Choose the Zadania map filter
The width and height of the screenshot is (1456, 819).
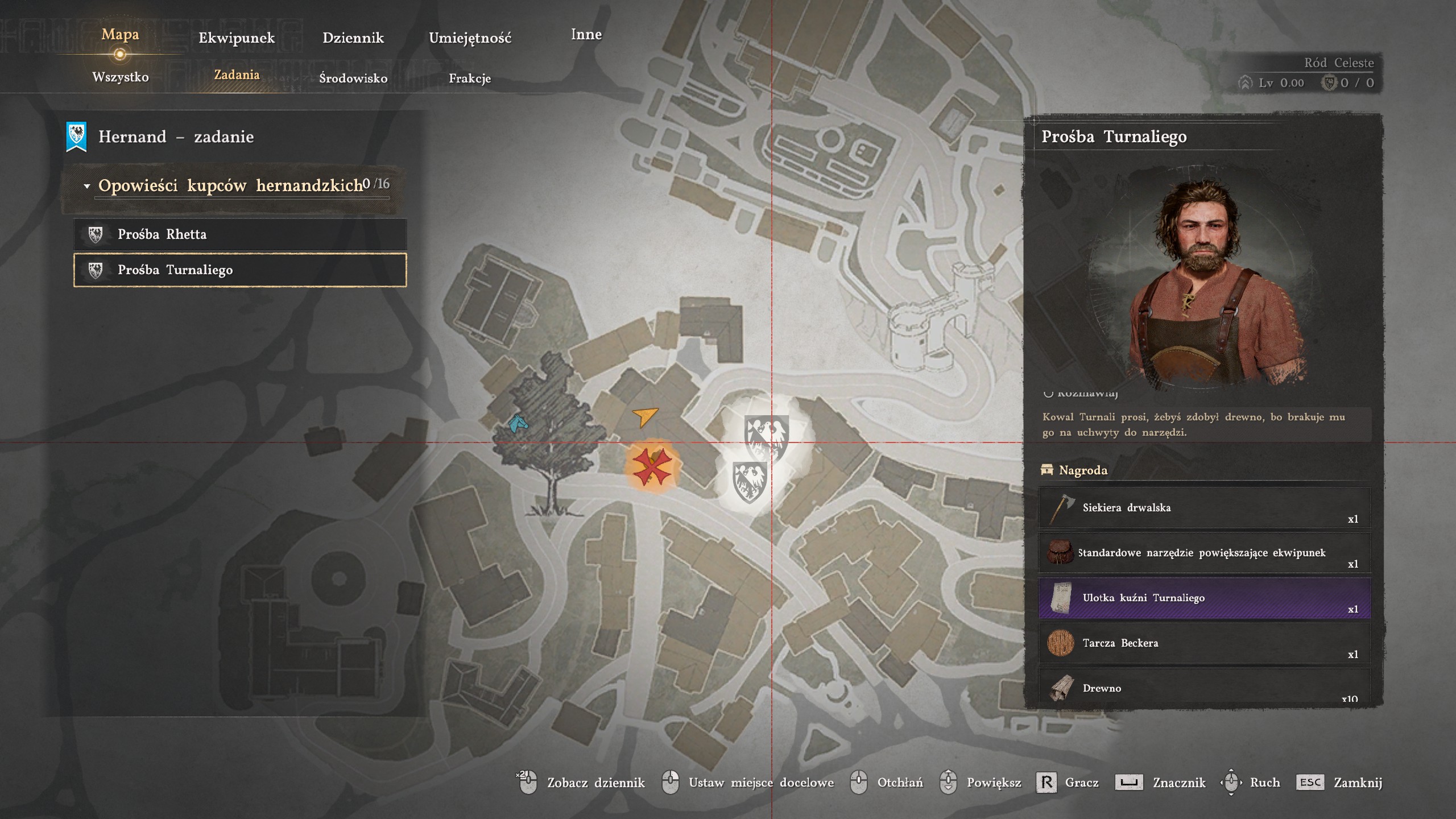[237, 75]
